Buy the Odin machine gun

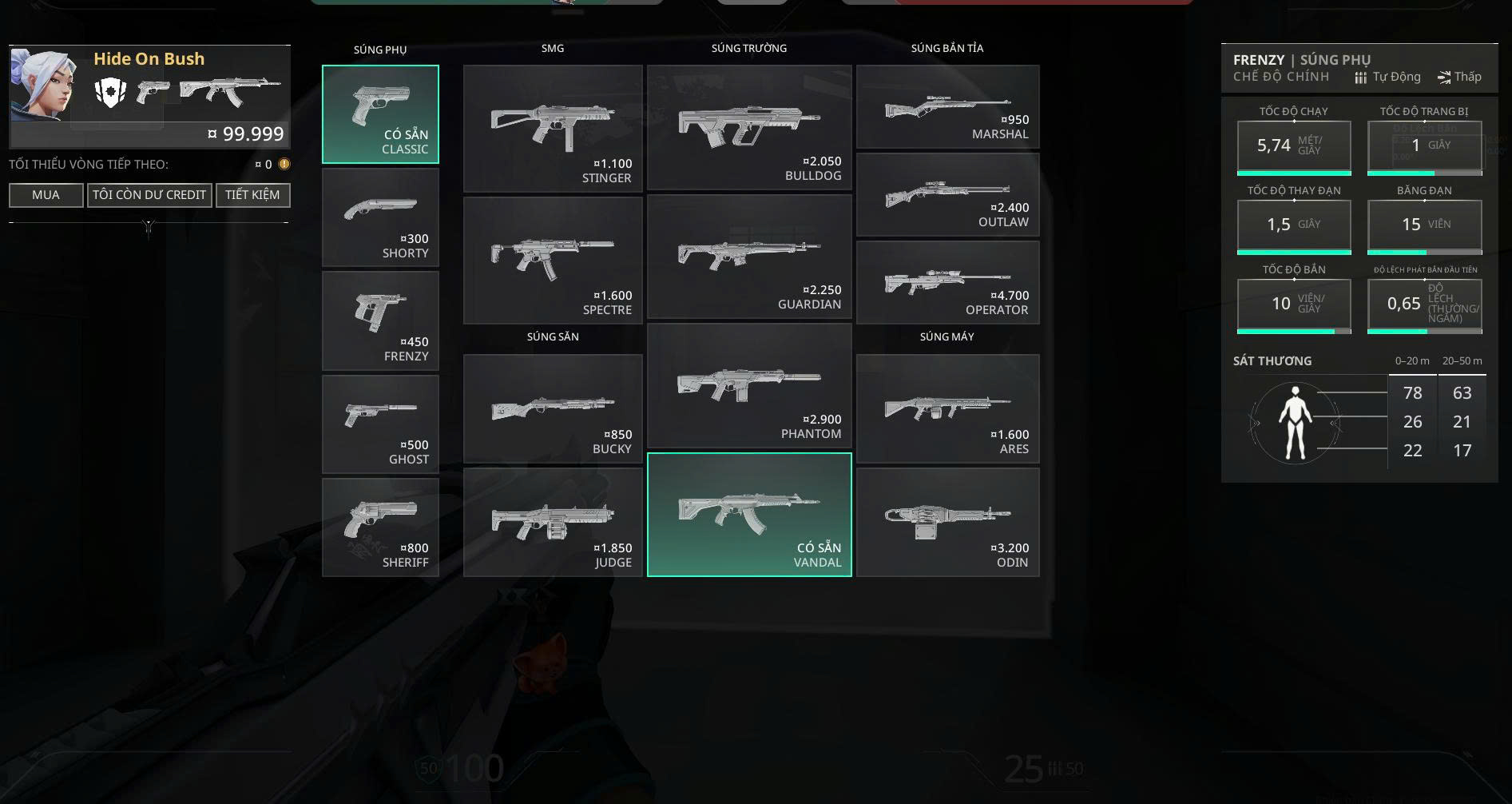[947, 522]
